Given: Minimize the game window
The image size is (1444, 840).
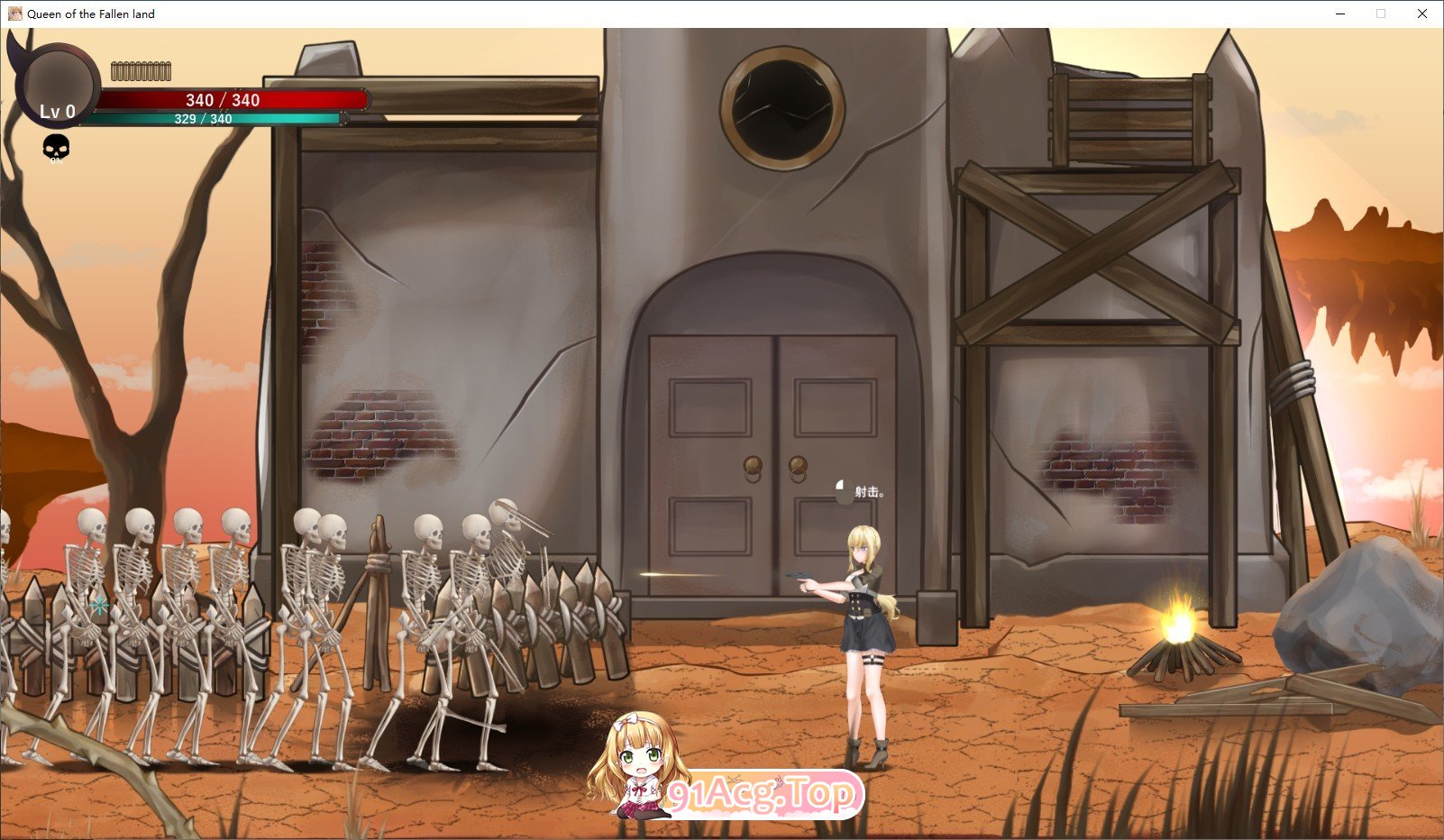Looking at the screenshot, I should point(1340,14).
